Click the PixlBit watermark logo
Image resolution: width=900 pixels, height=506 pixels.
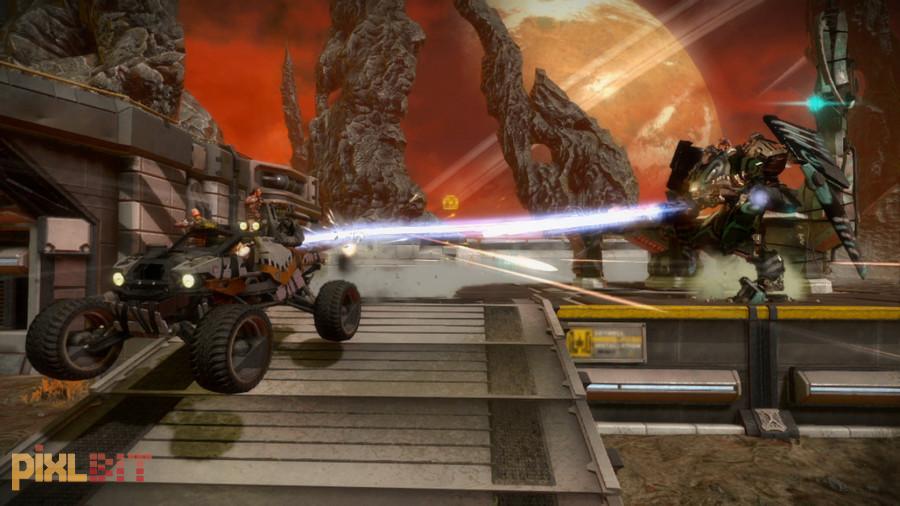(x=80, y=467)
